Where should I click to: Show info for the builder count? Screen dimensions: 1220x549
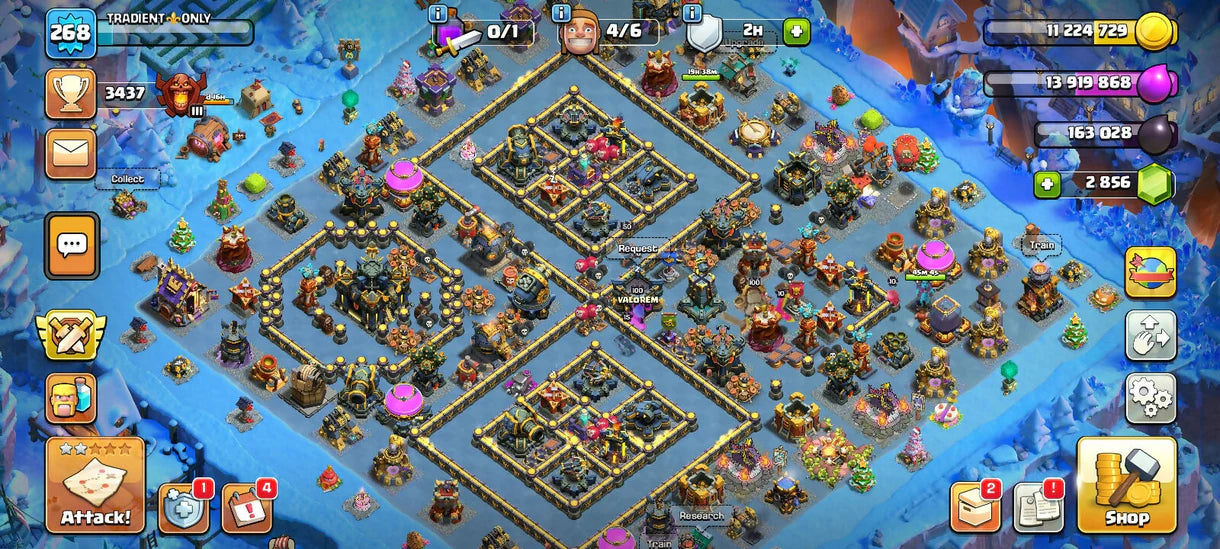[562, 14]
